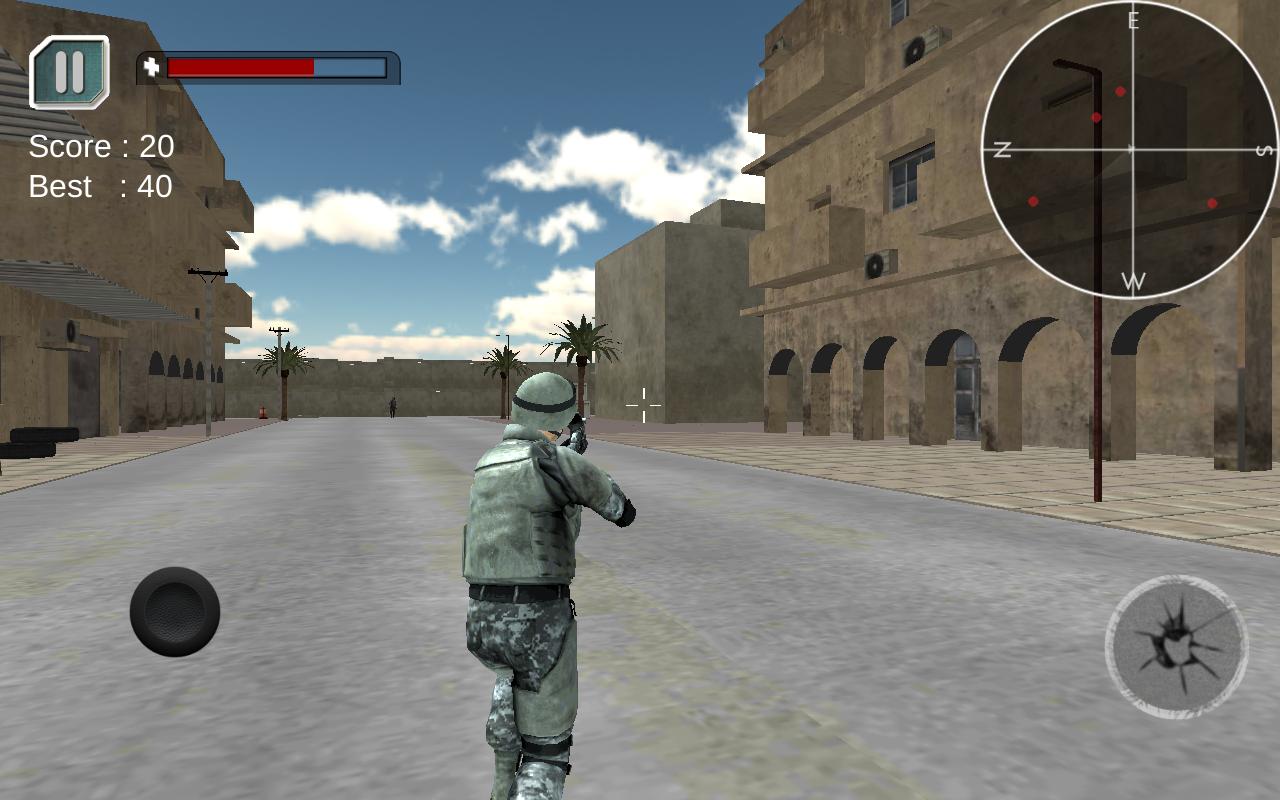This screenshot has height=800, width=1280.
Task: Select the 'Best : 40' text
Action: click(x=100, y=187)
